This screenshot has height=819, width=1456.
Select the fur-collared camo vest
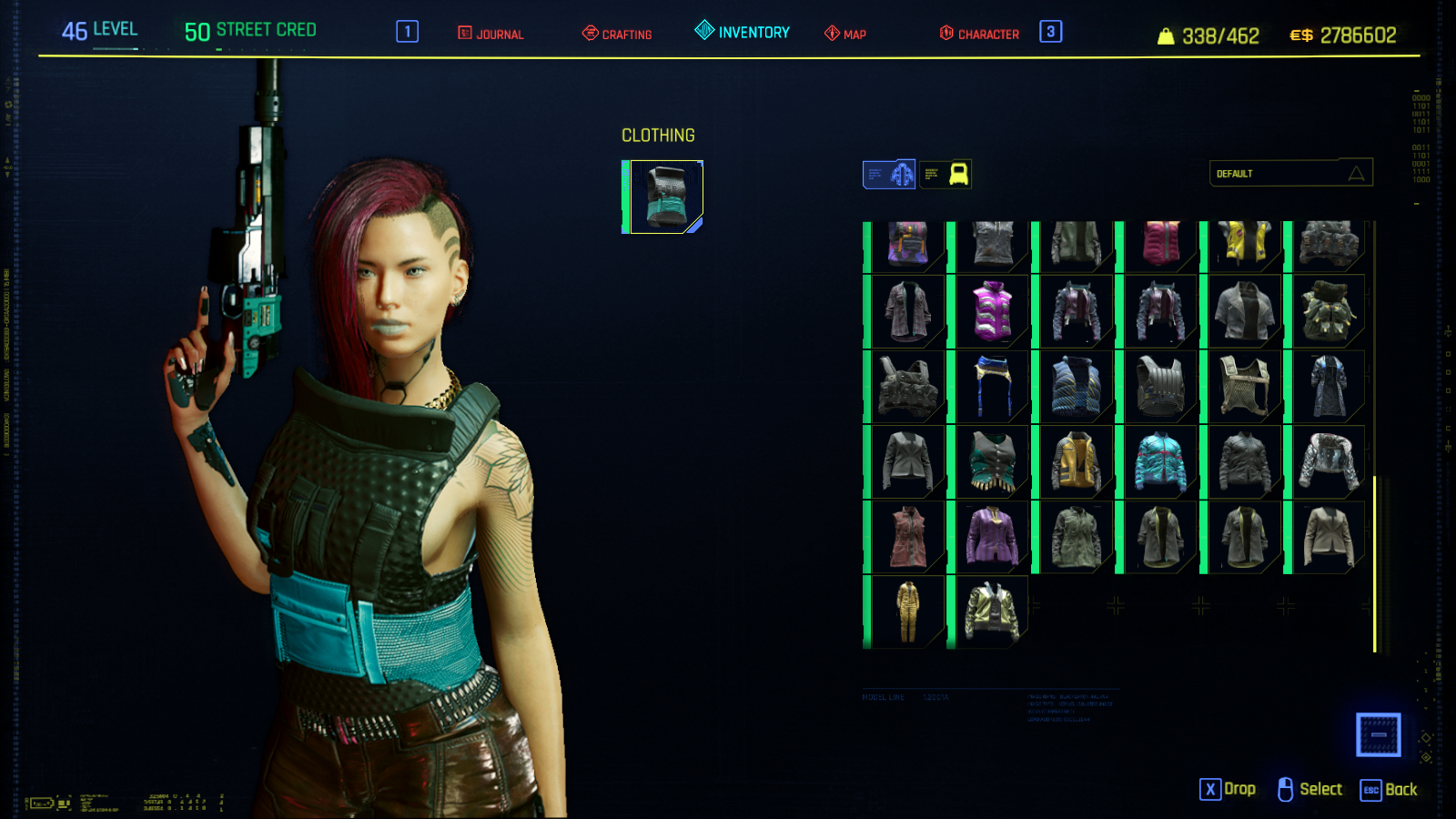1329,311
